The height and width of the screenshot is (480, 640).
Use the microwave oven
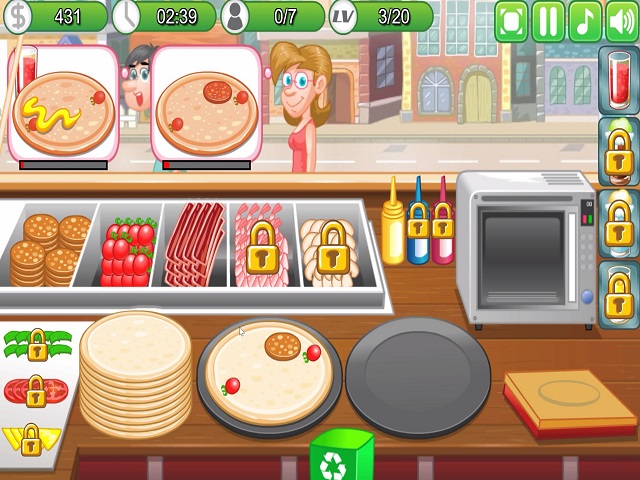click(523, 246)
